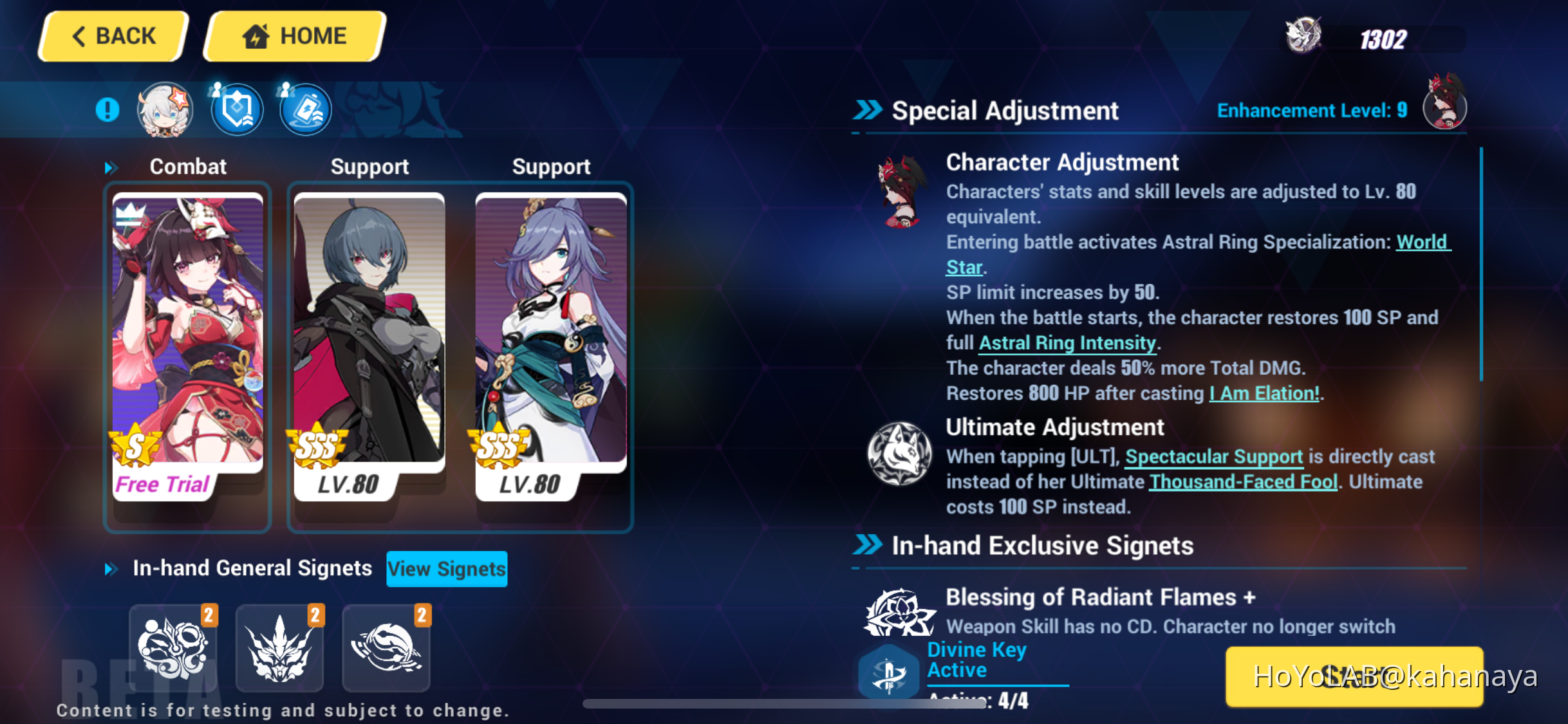Select the mask-shaped general signet icon
Viewport: 1568px width, 724px height.
(173, 647)
